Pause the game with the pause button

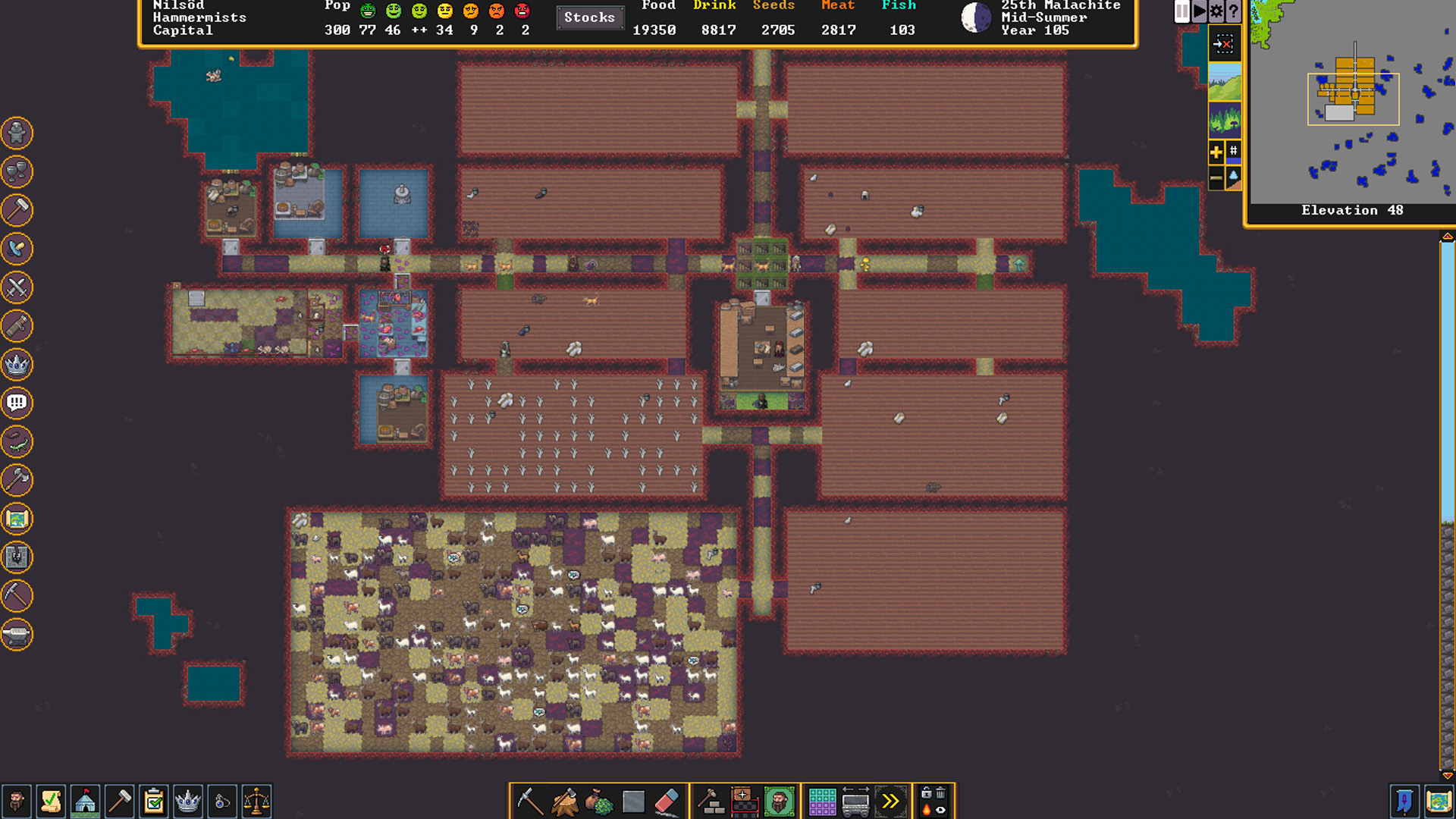pyautogui.click(x=1181, y=11)
